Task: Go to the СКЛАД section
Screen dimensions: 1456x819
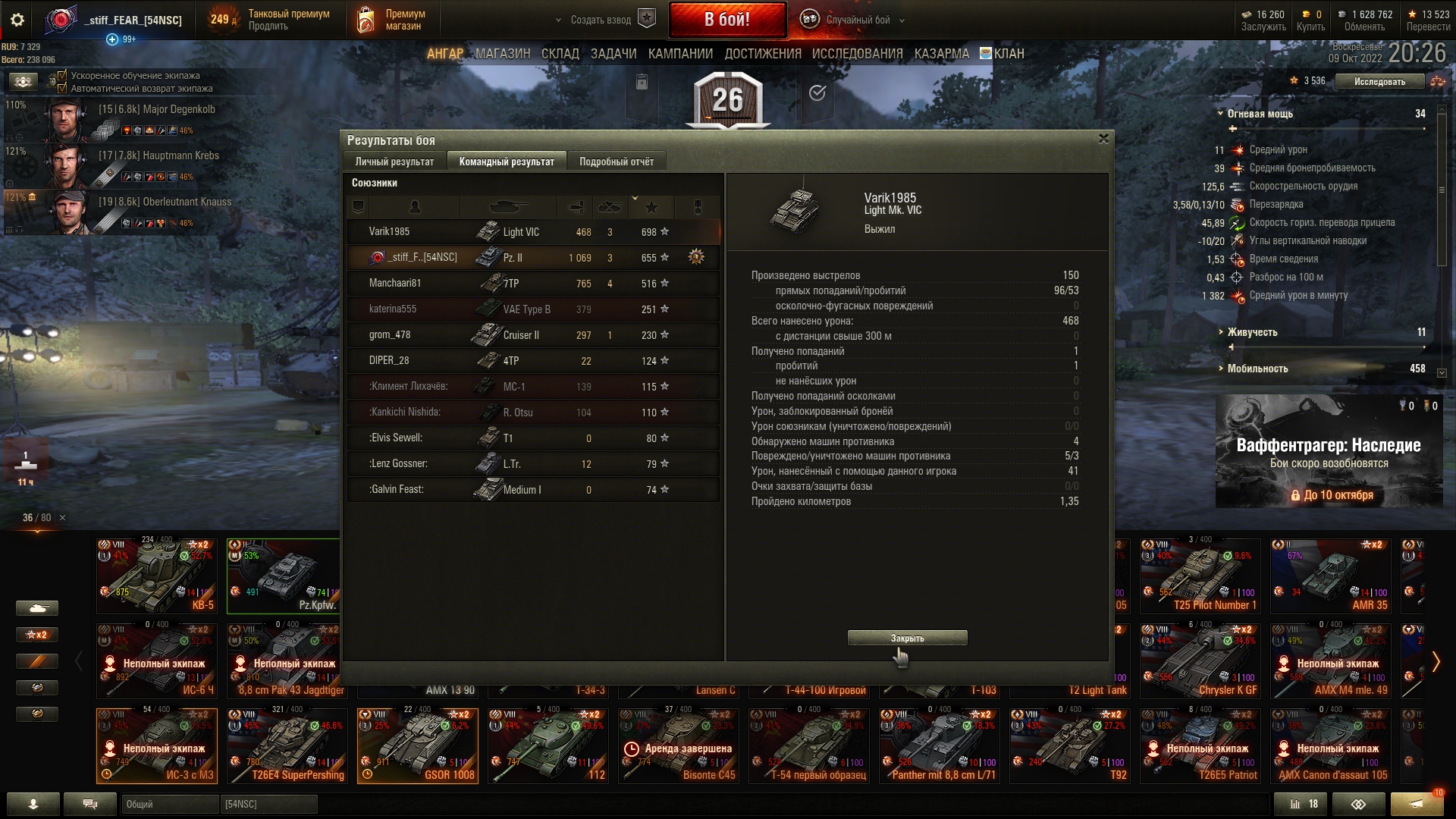Action: pos(560,54)
